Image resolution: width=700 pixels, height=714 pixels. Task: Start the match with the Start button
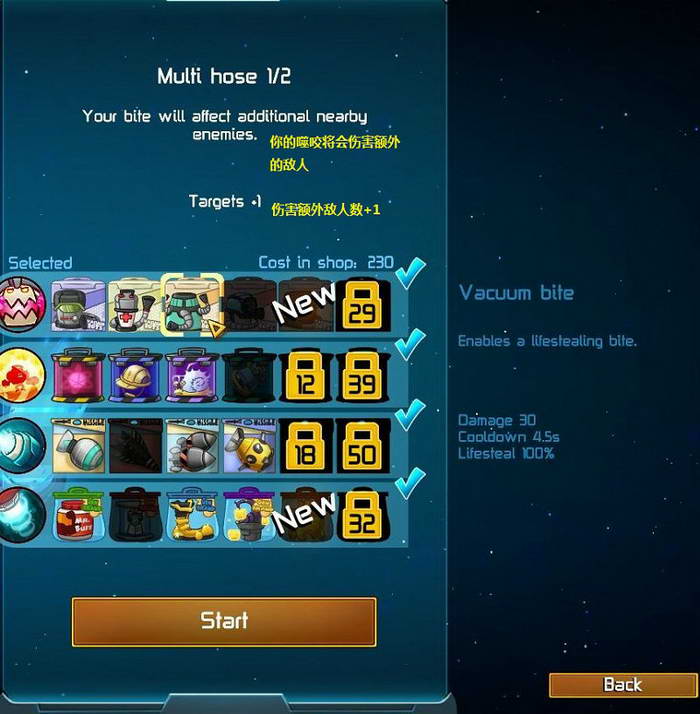[x=224, y=621]
